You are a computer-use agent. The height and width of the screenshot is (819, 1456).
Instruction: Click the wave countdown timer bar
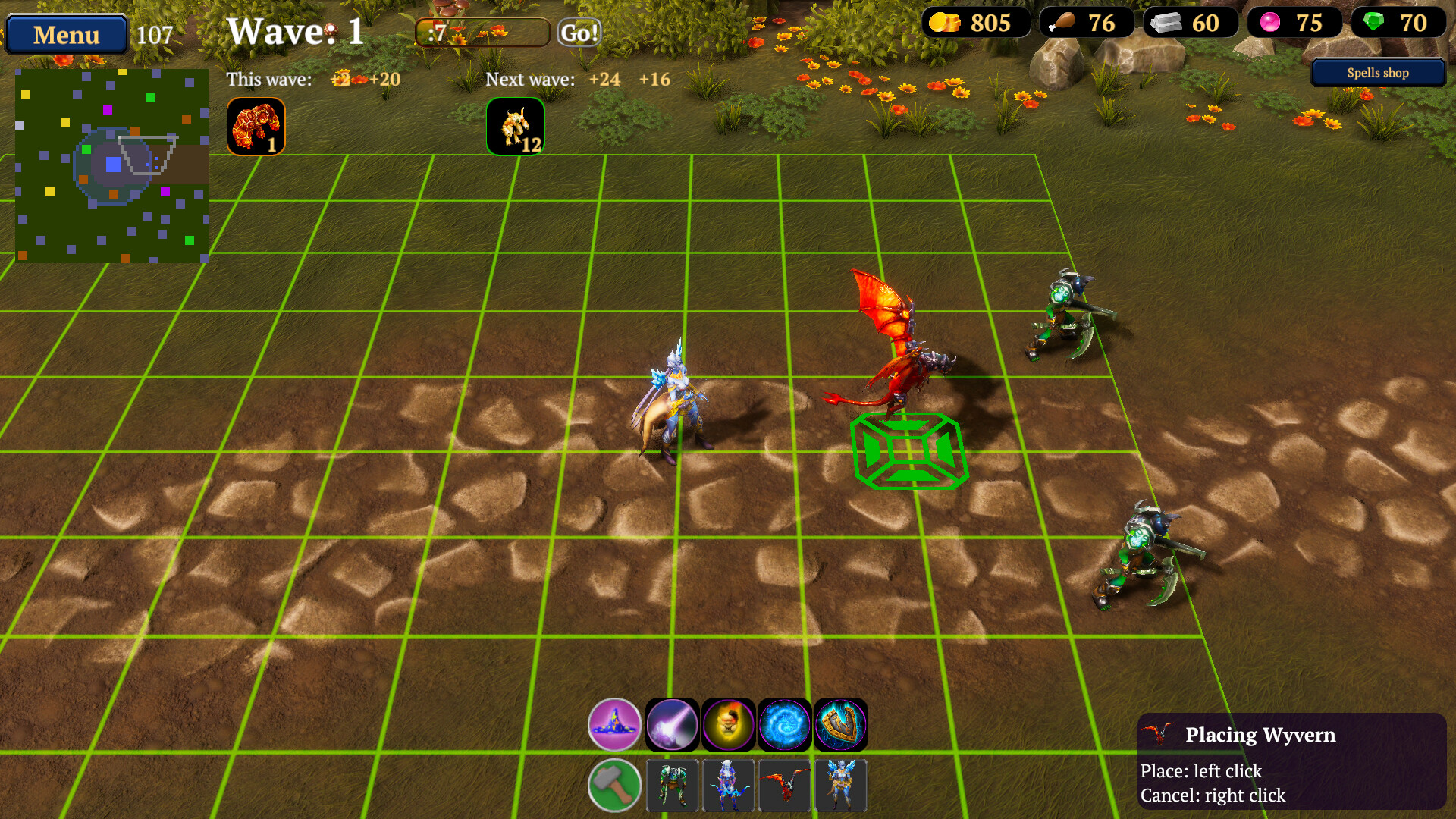[x=481, y=32]
